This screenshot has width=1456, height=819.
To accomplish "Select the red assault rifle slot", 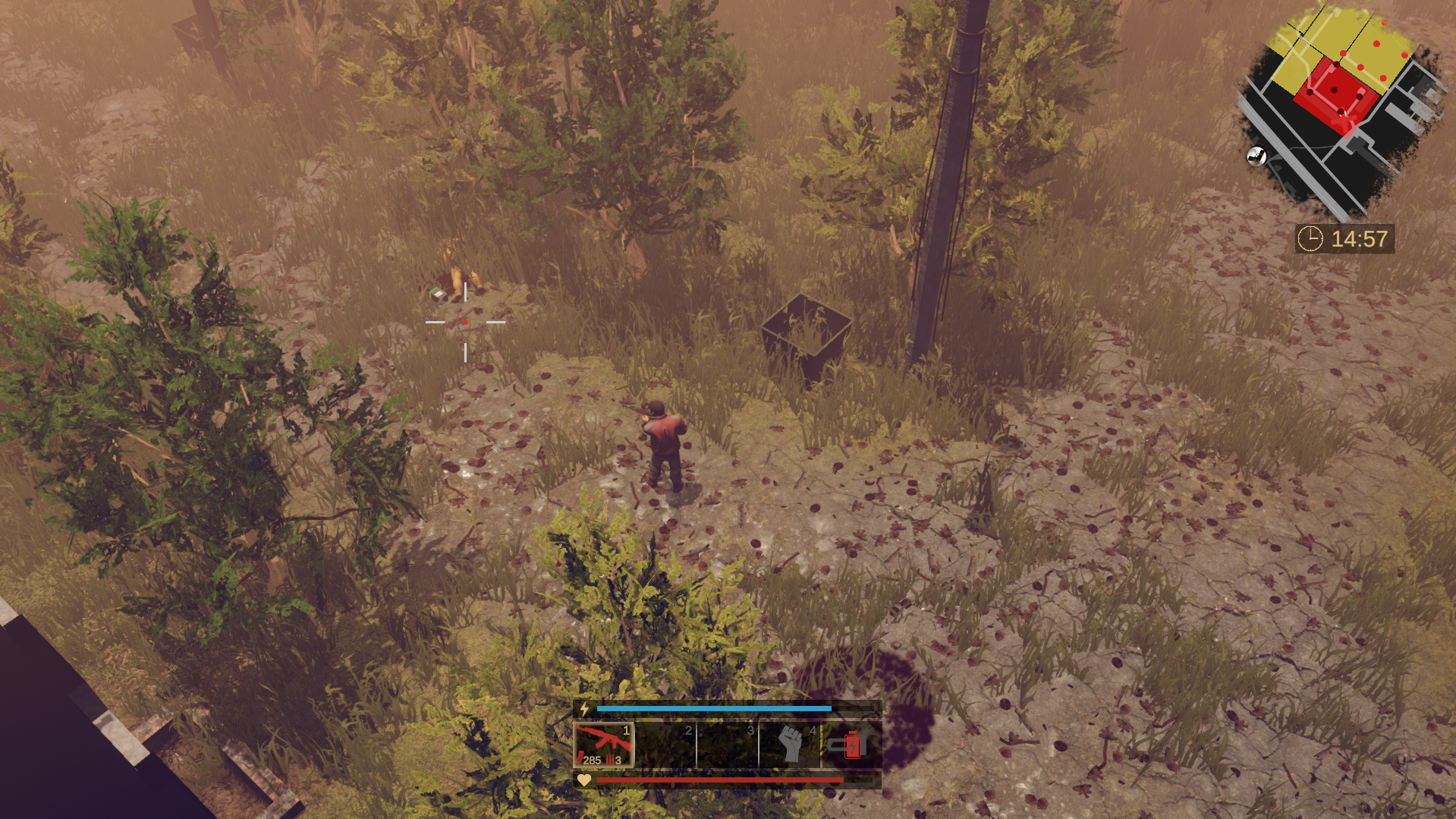I will [603, 745].
